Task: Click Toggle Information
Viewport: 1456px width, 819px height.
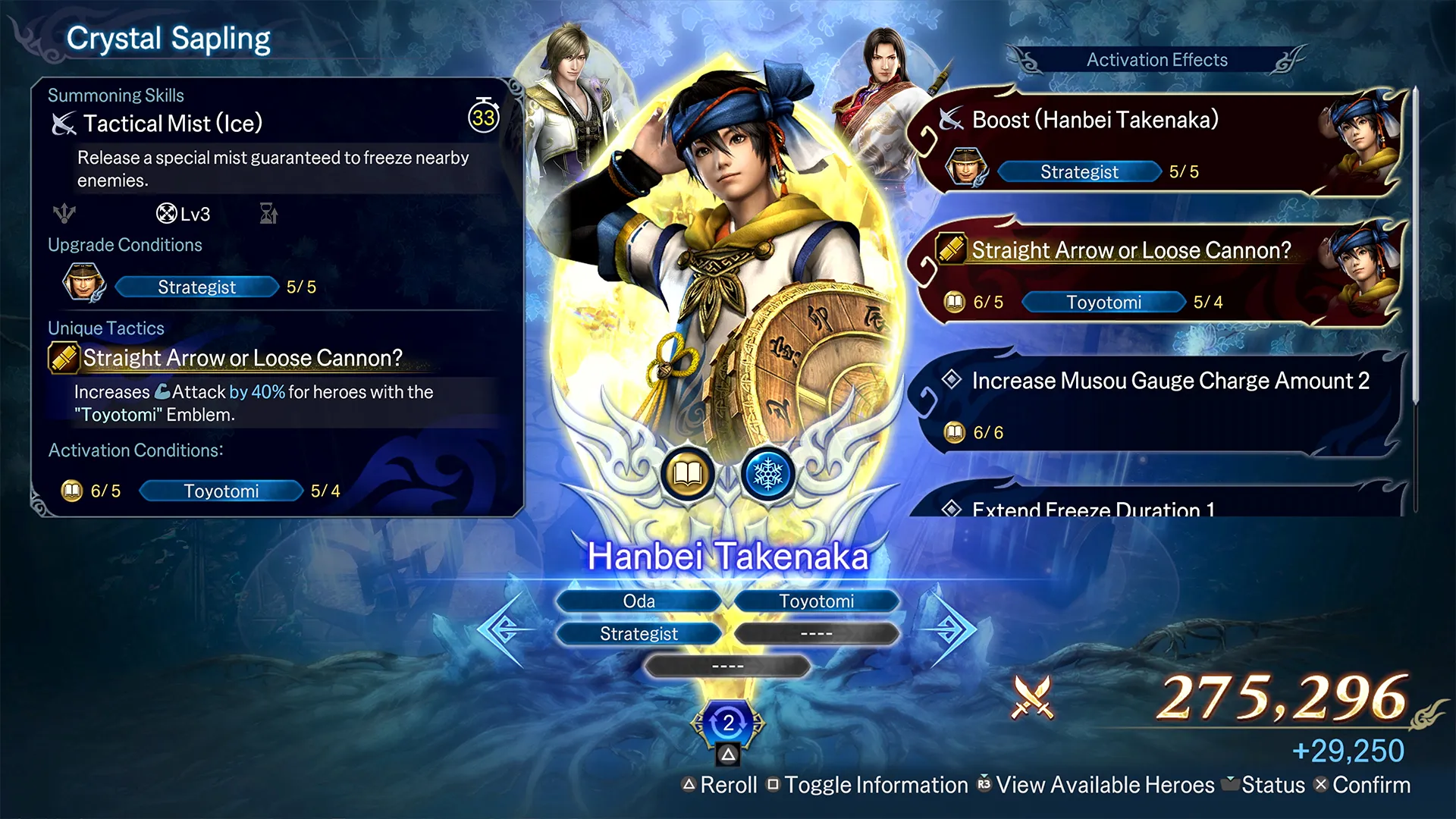Action: (x=868, y=785)
